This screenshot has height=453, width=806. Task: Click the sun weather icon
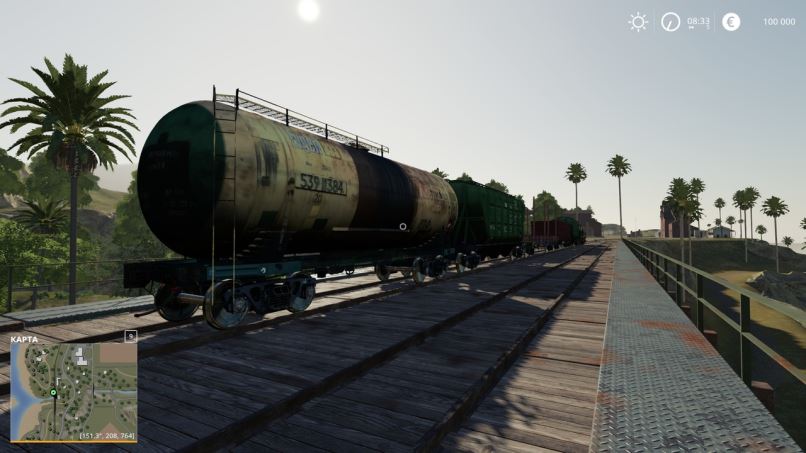click(x=638, y=22)
